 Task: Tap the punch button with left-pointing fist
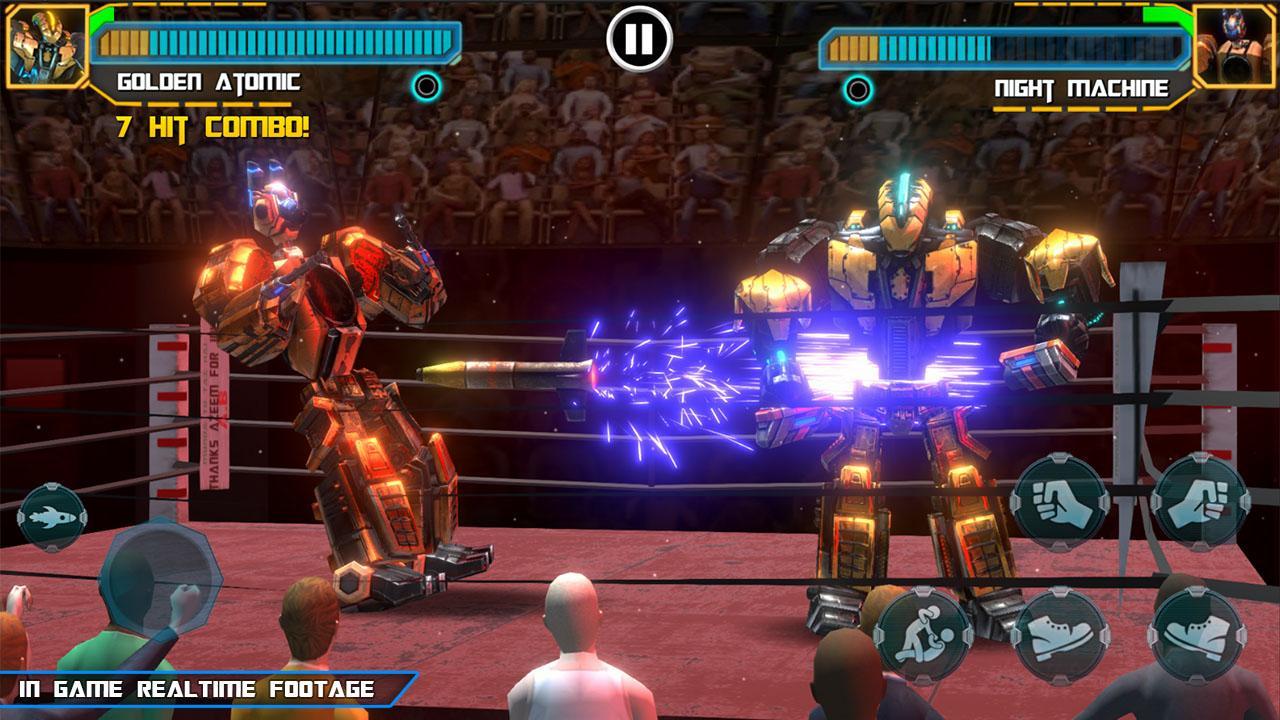1059,502
